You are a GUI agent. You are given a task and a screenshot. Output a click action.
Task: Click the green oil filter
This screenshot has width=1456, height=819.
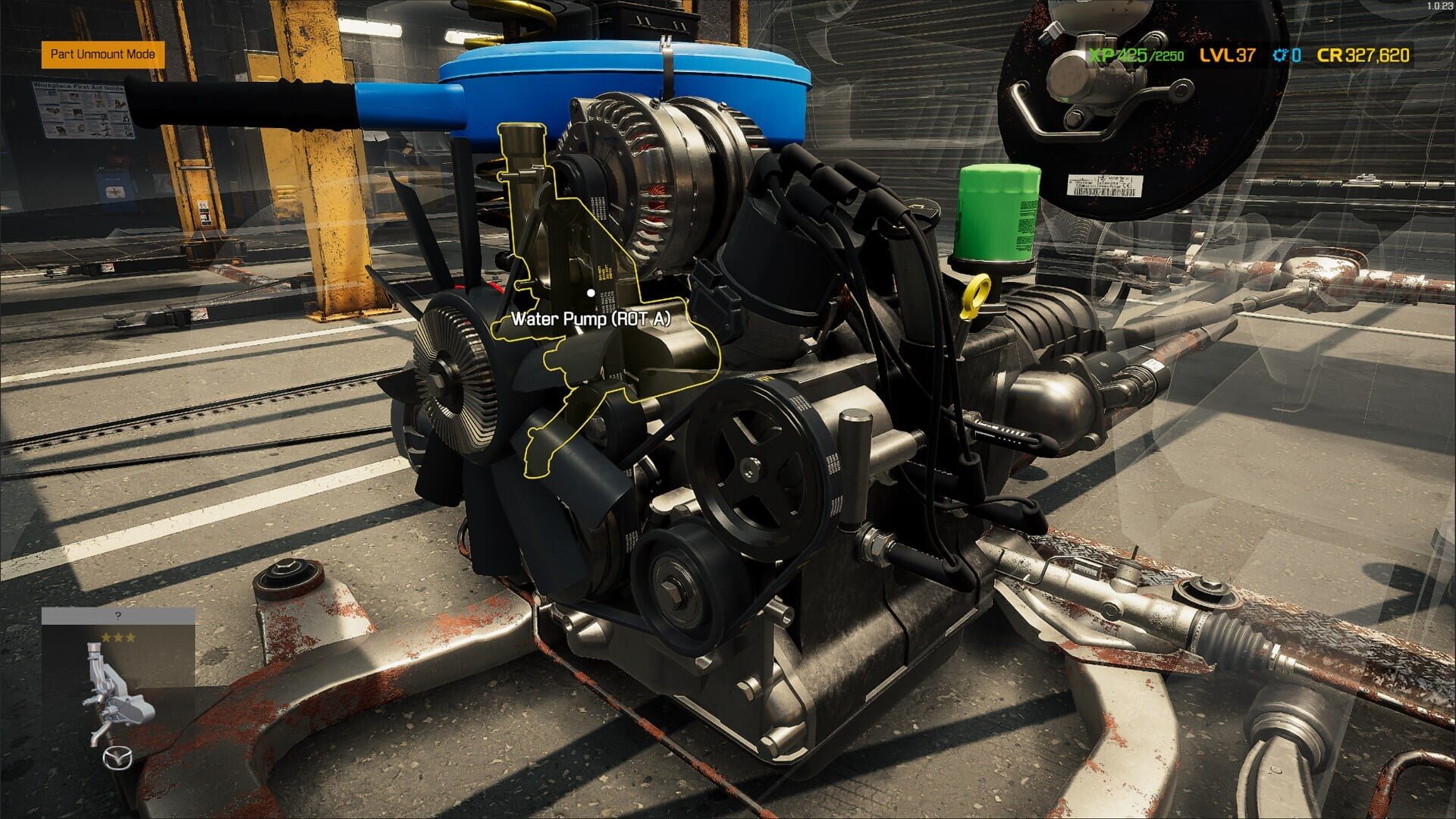point(999,212)
